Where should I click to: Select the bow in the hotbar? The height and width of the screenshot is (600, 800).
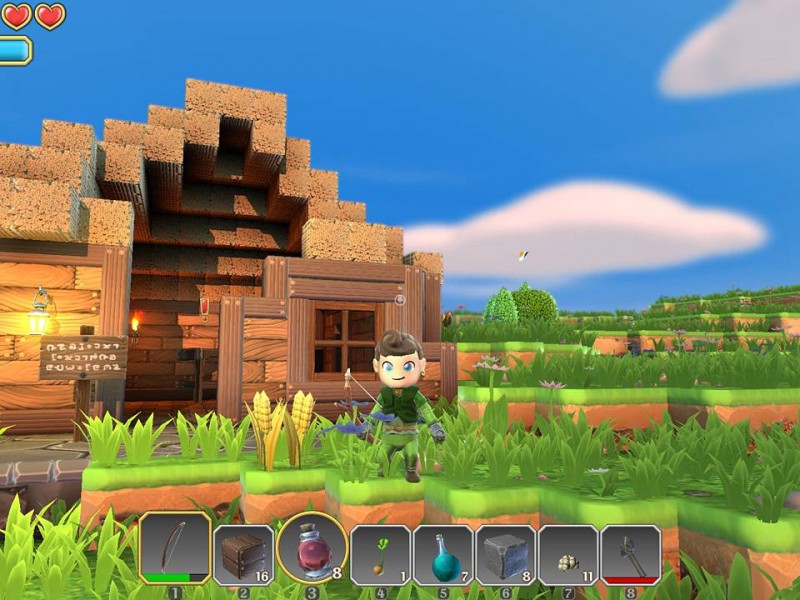point(175,550)
